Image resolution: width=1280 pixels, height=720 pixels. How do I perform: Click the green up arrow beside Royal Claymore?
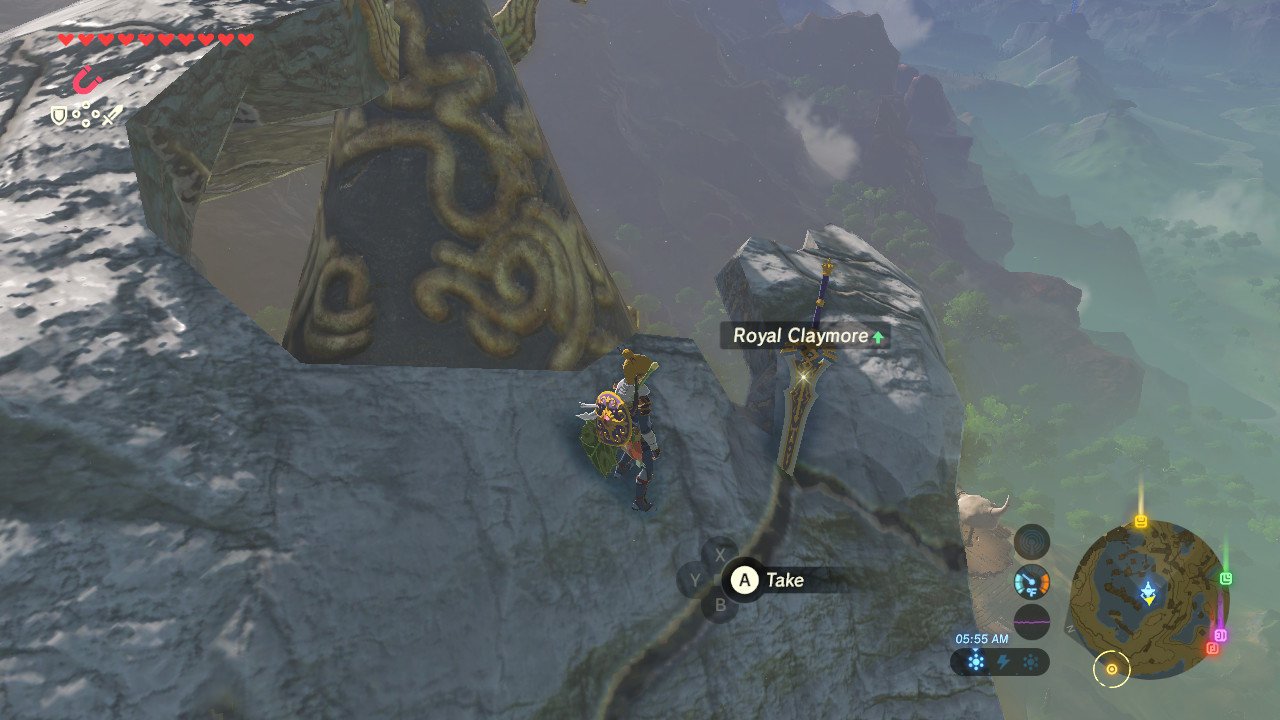click(878, 338)
